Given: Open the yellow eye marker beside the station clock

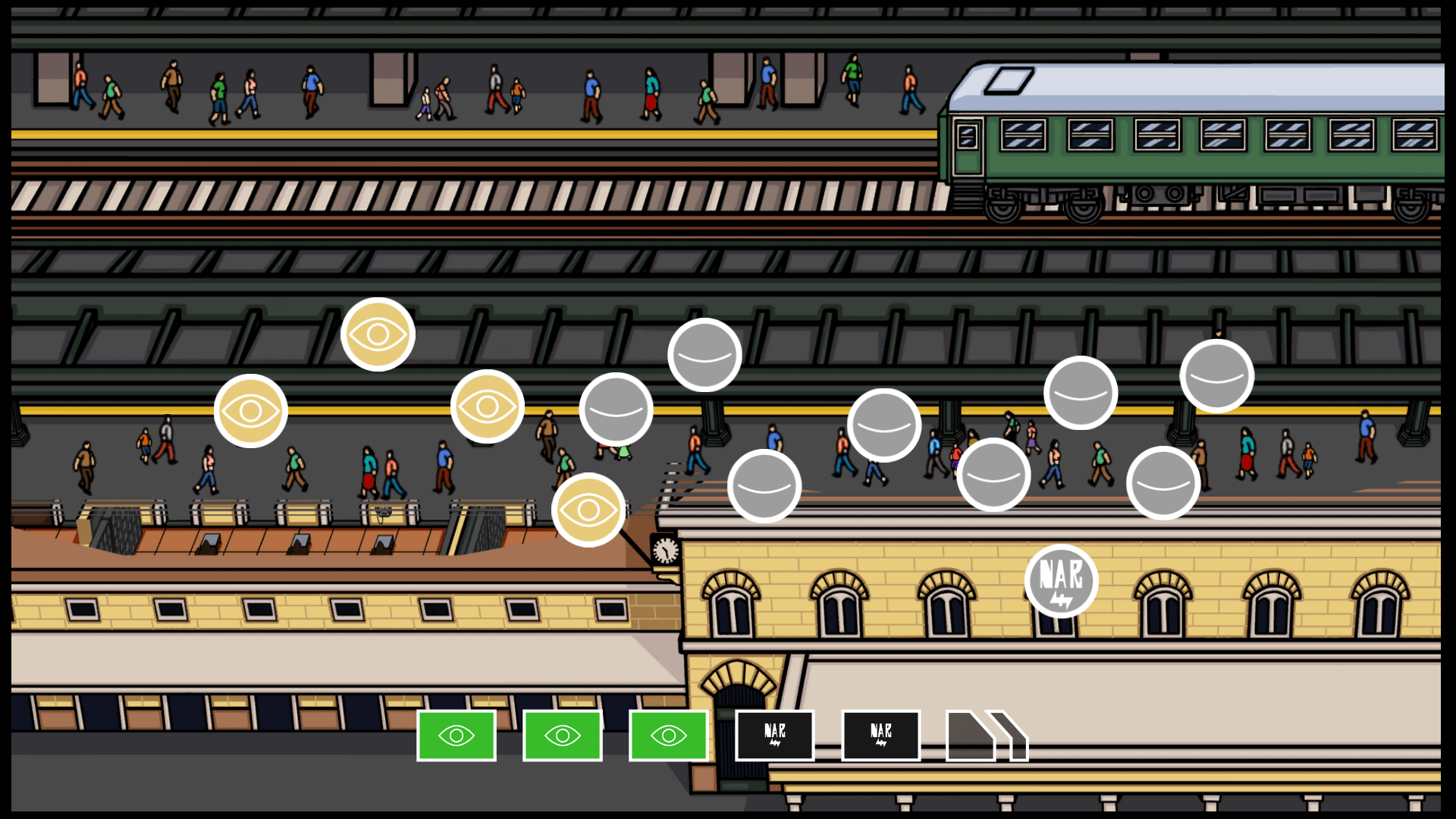Looking at the screenshot, I should coord(588,510).
